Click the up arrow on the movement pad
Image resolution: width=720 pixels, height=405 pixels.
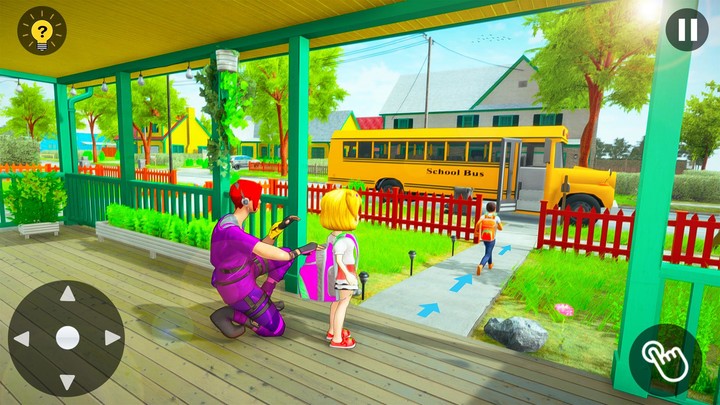point(67,294)
